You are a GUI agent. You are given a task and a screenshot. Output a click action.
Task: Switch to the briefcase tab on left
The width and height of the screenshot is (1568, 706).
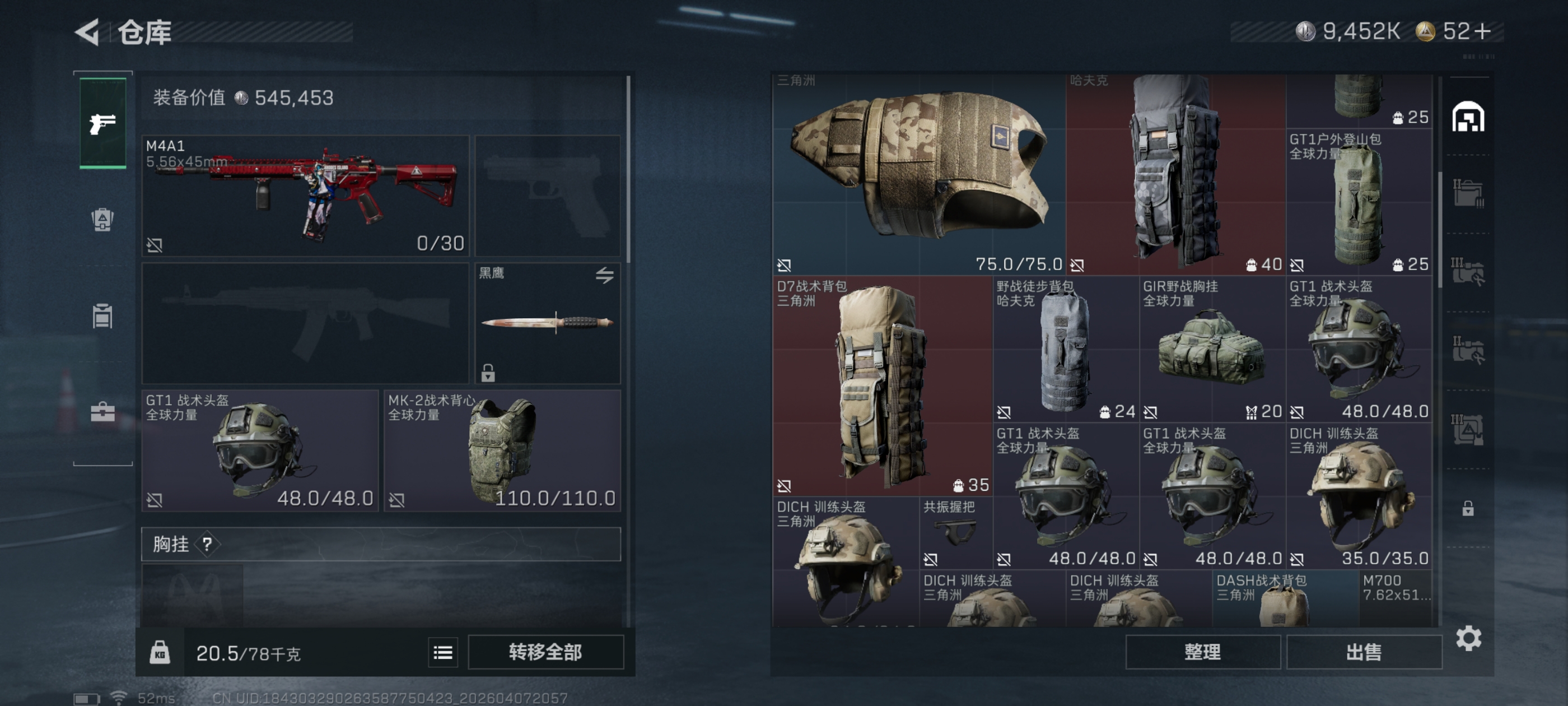(x=102, y=412)
